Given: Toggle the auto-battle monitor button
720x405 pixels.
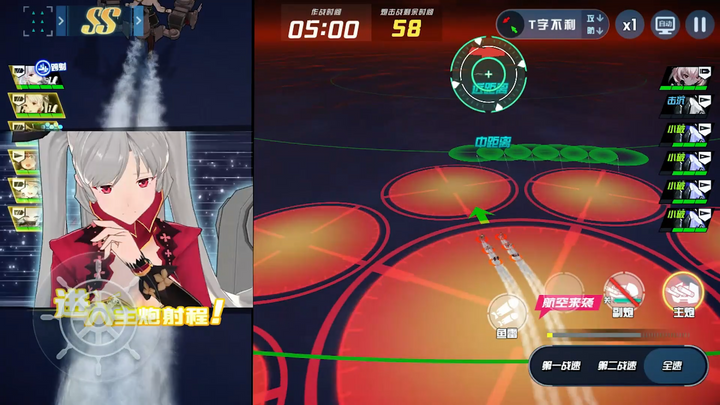Looking at the screenshot, I should coord(664,23).
